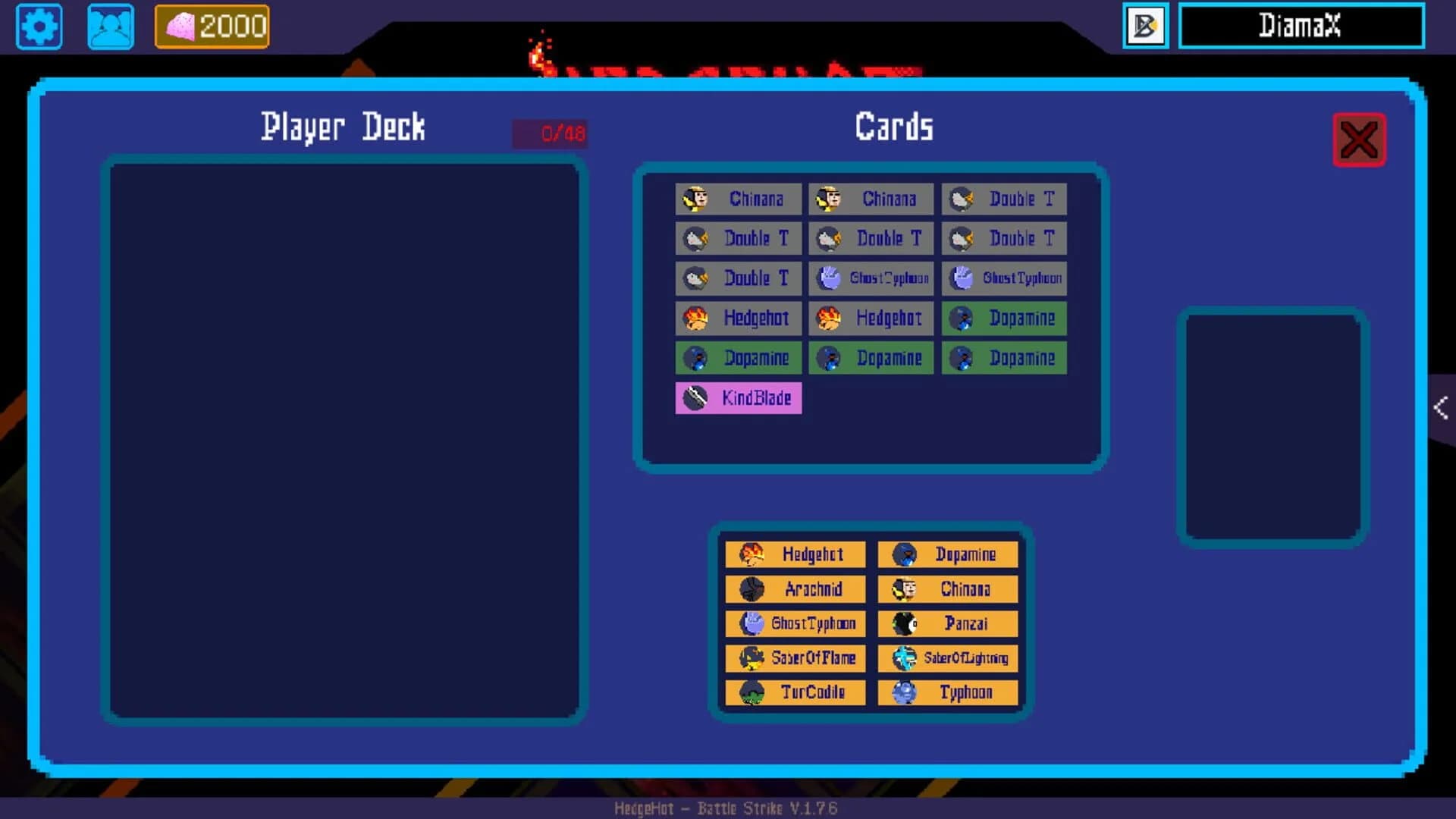1456x819 pixels.
Task: Click the player avatar badge beside DiamaX
Action: [x=1145, y=27]
